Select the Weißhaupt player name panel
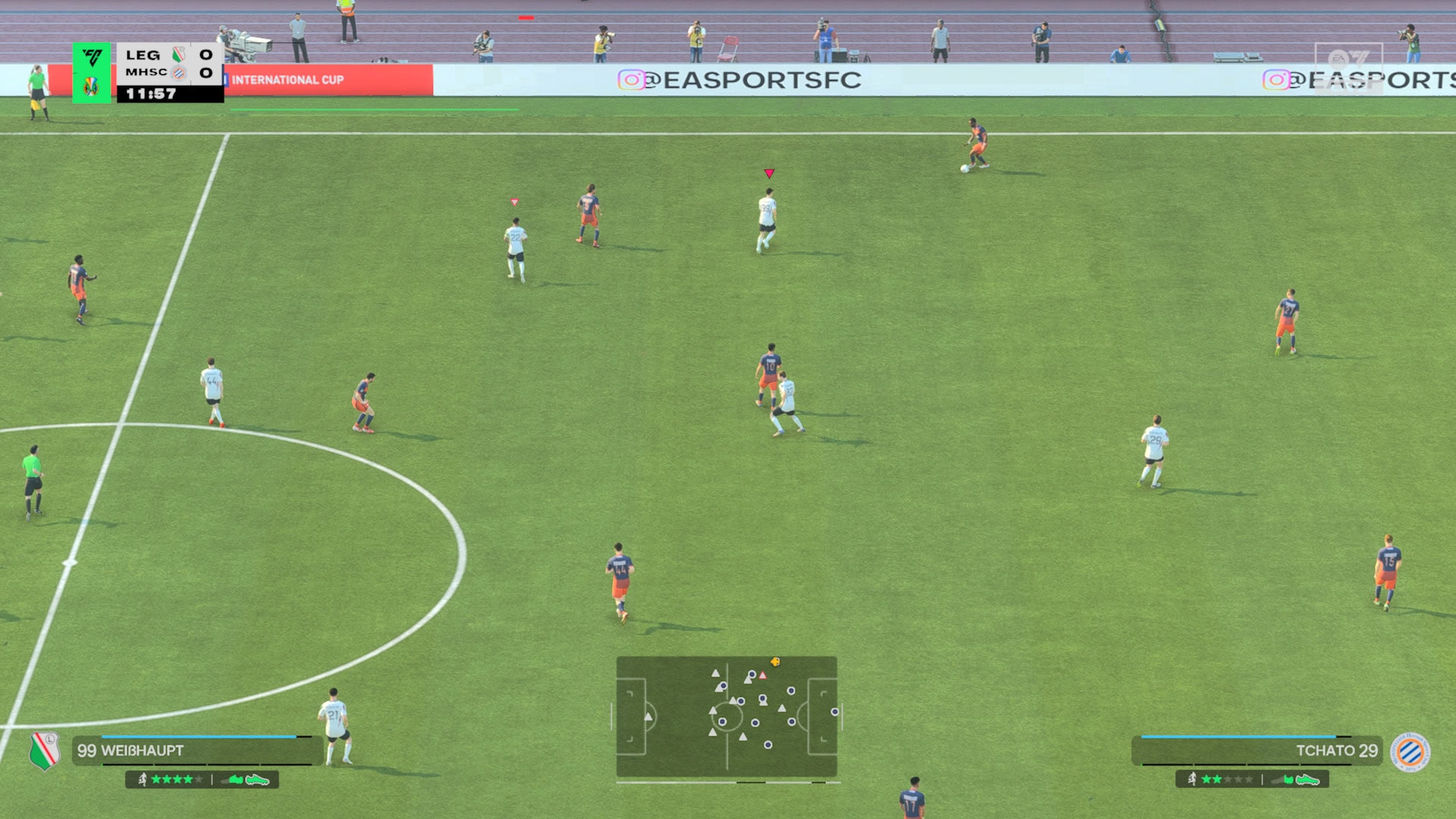 coord(196,751)
